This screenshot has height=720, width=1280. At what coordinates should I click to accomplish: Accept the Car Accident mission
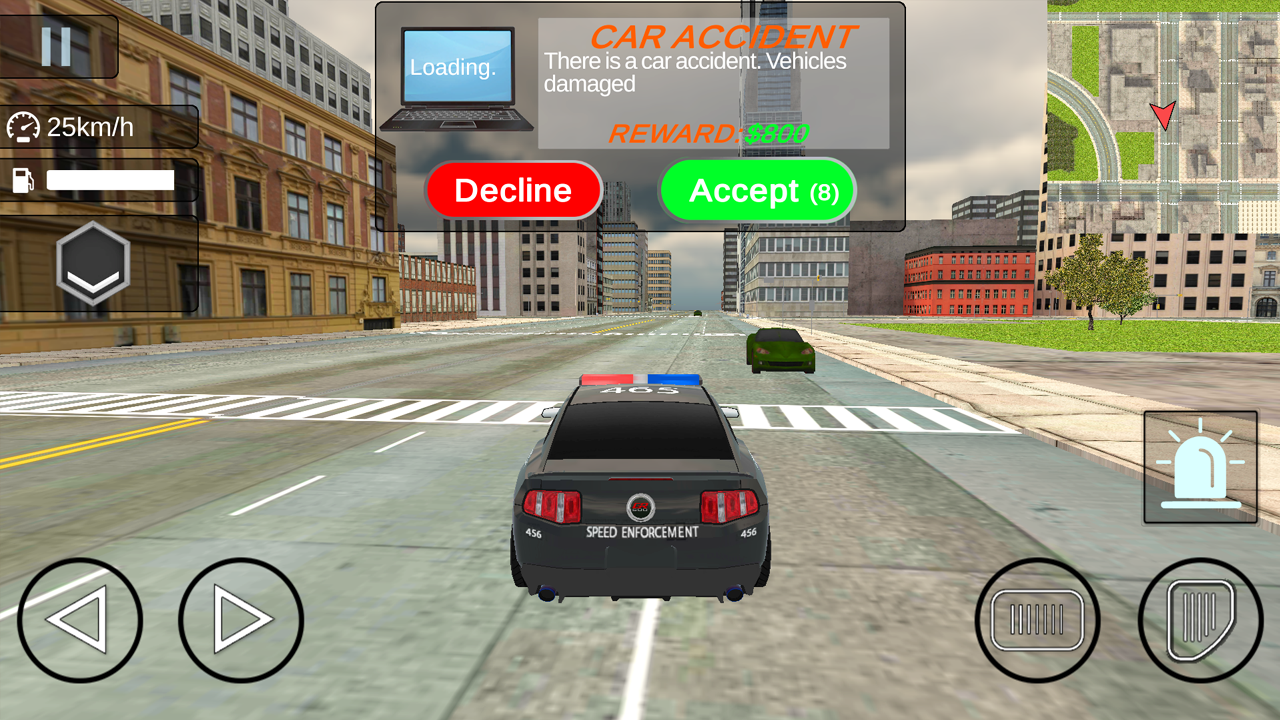[x=758, y=190]
